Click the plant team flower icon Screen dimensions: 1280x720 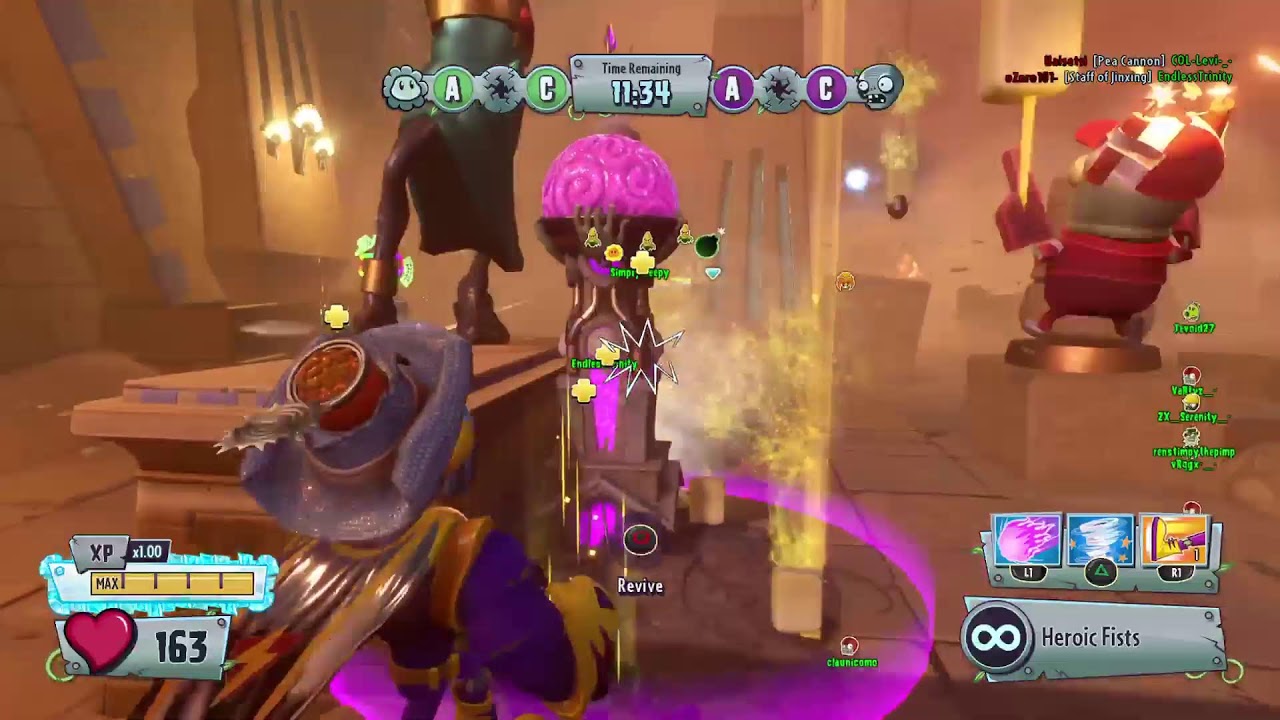point(406,90)
